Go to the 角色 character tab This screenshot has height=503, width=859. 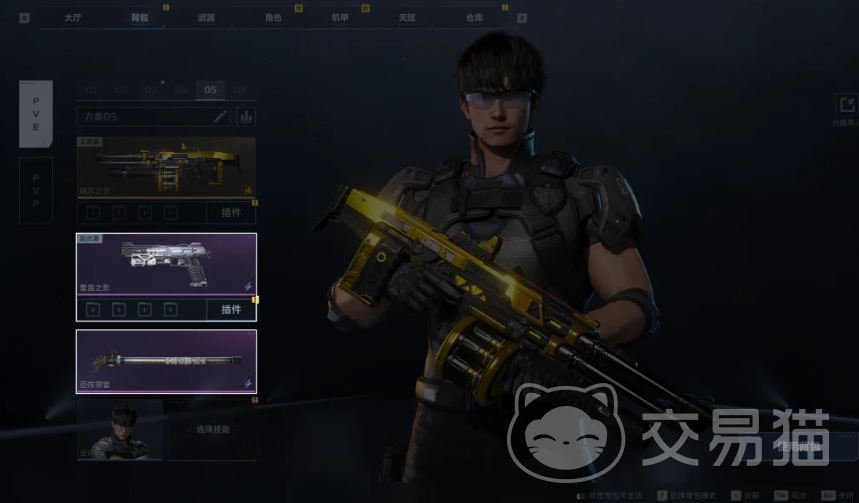coord(273,17)
